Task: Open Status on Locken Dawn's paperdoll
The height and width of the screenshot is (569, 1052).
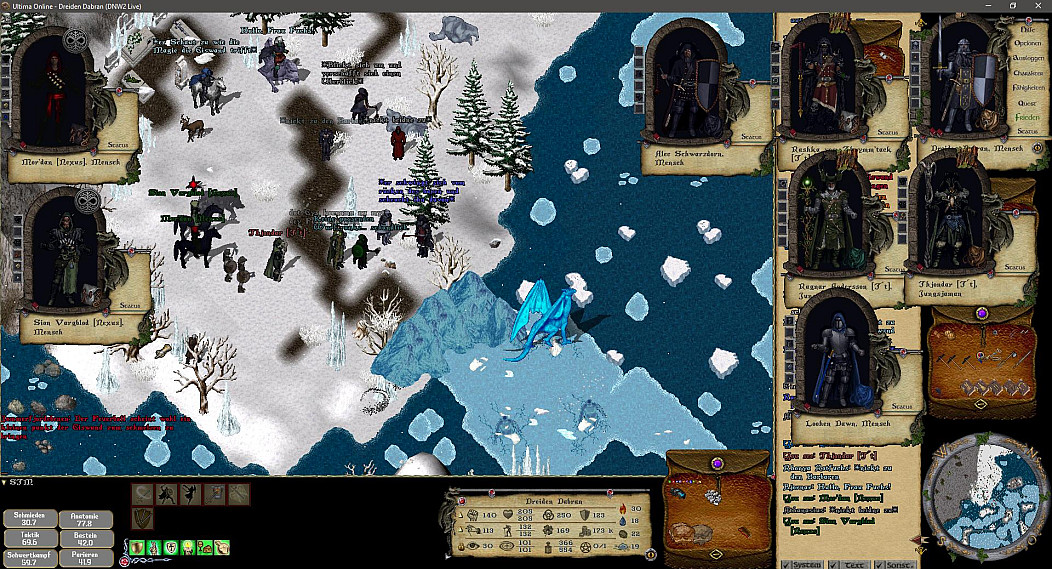Action: (x=901, y=406)
